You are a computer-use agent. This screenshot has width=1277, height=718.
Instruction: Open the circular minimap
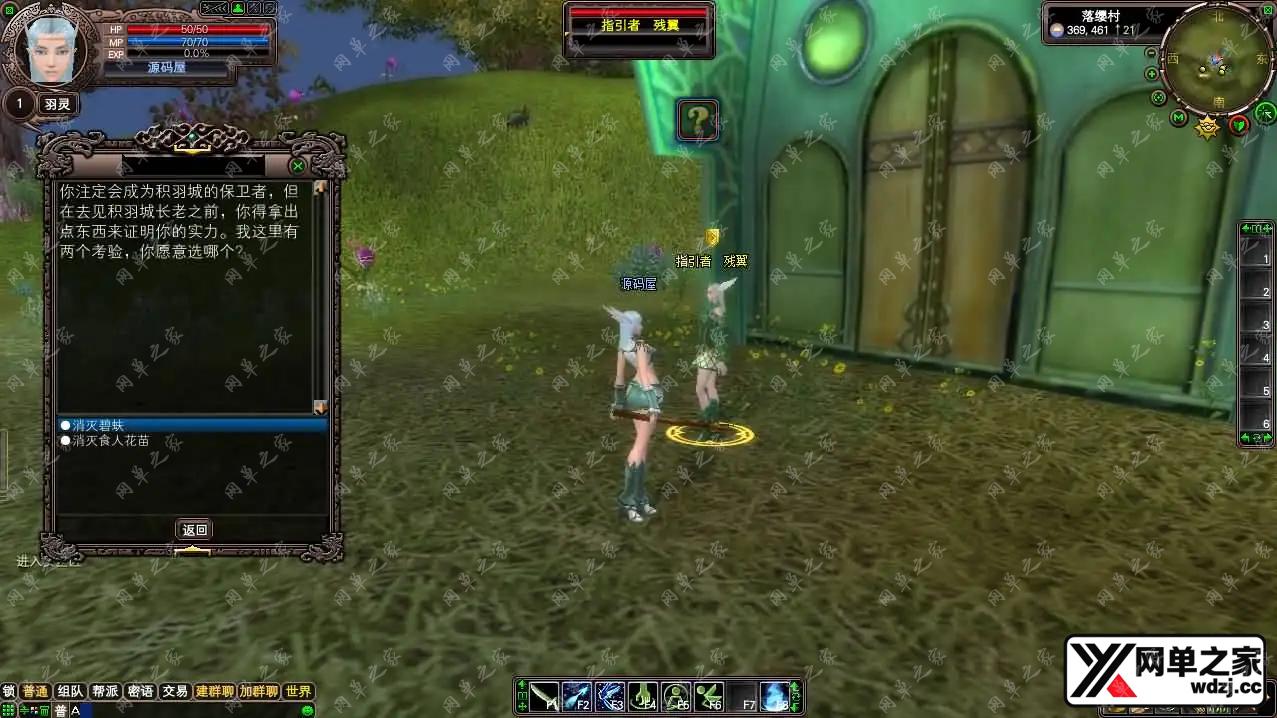point(1215,62)
